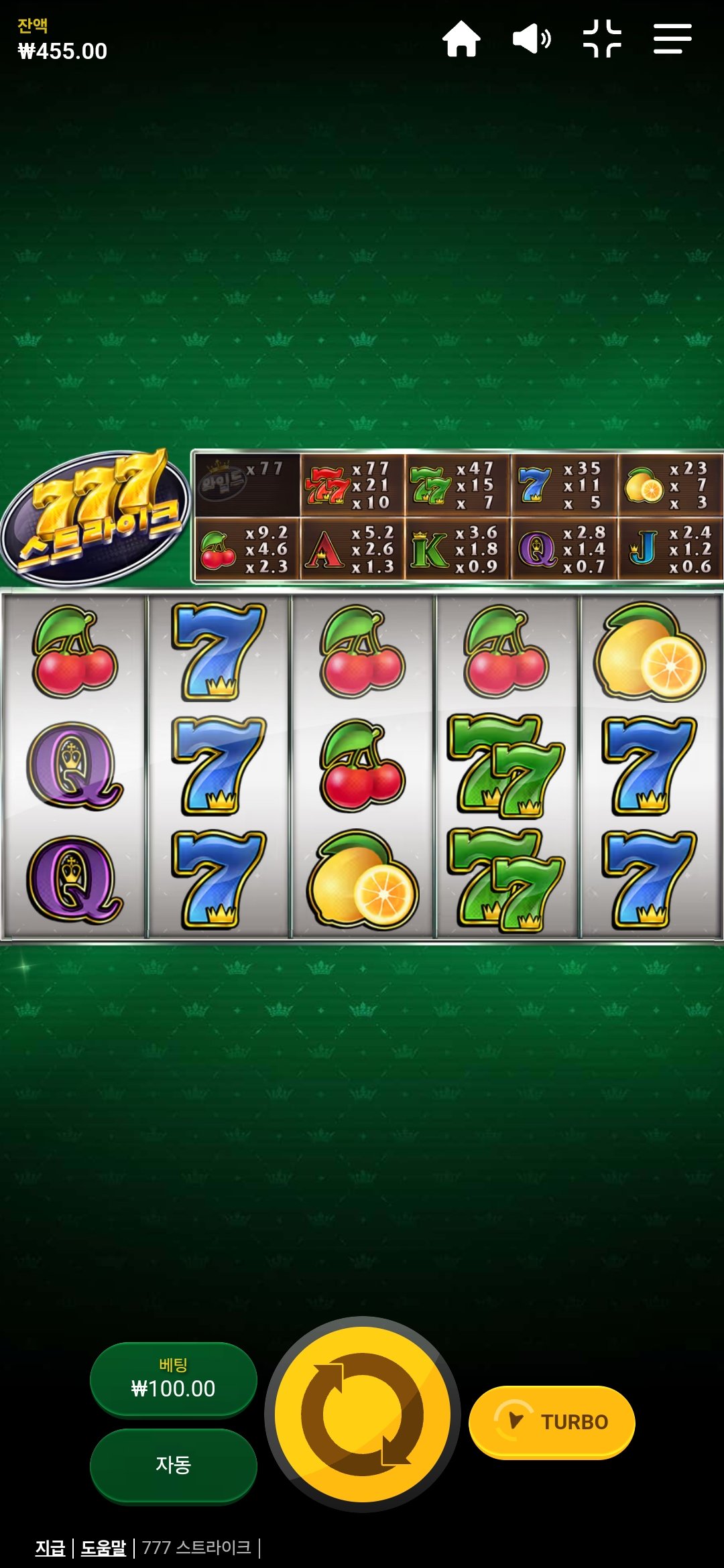Start 자동 auto spin

click(x=174, y=1465)
